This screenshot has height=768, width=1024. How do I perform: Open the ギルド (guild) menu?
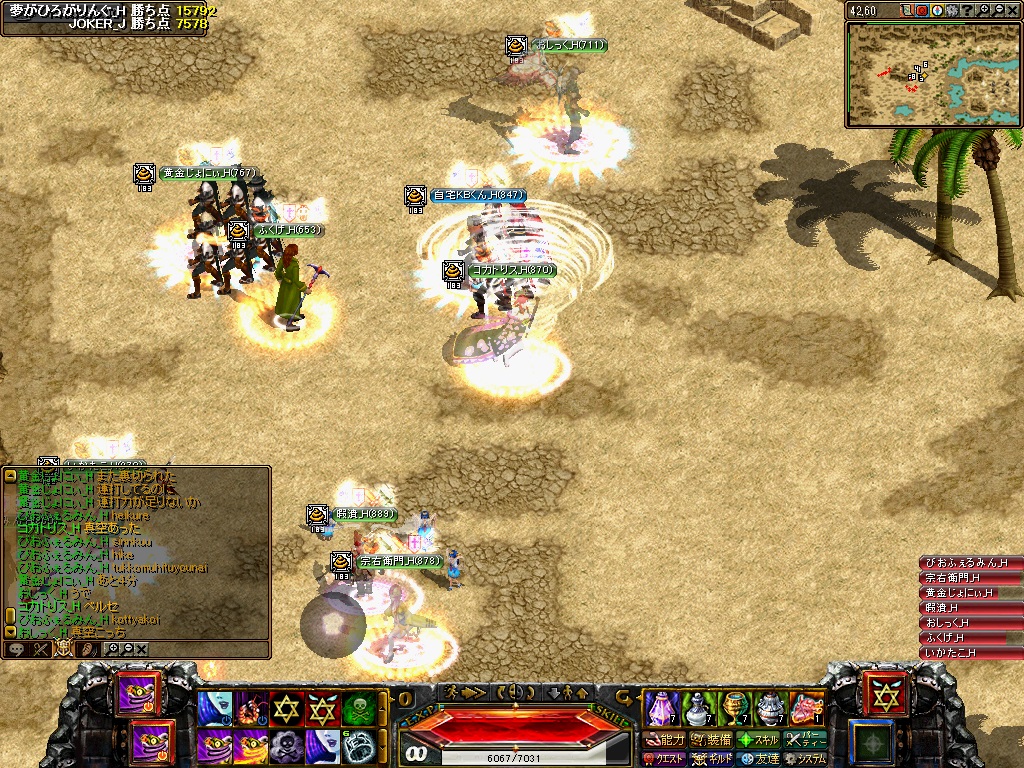pyautogui.click(x=712, y=759)
